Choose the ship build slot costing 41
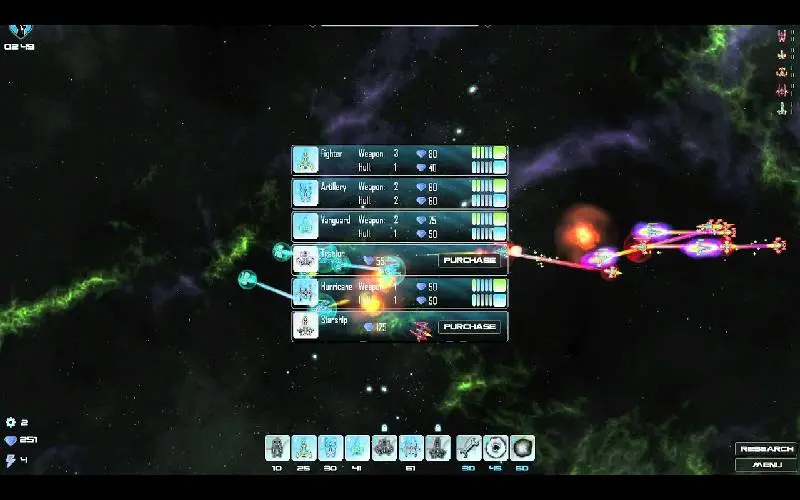 coord(358,448)
